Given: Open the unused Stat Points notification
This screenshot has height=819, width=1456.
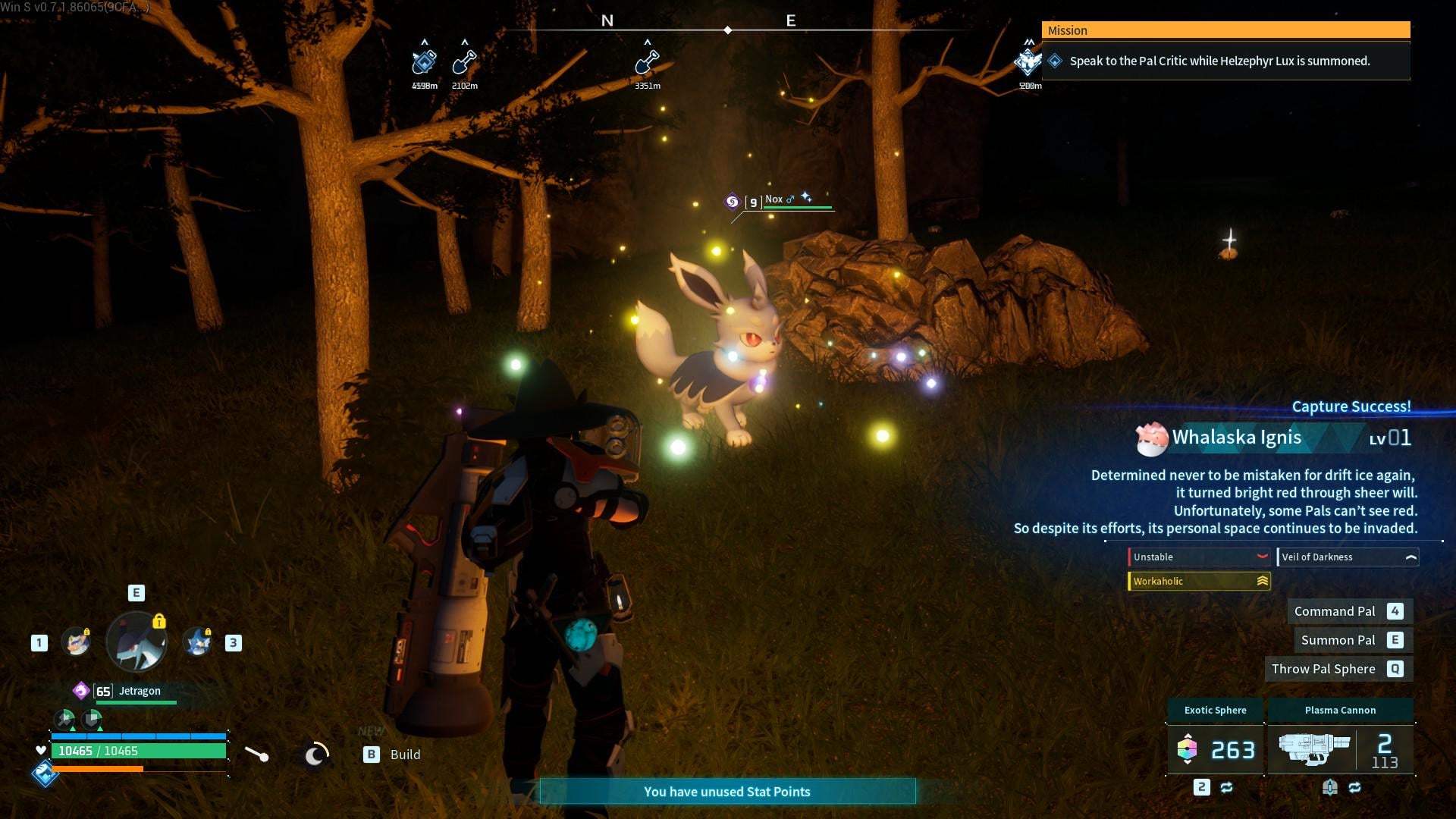Looking at the screenshot, I should coord(727,792).
